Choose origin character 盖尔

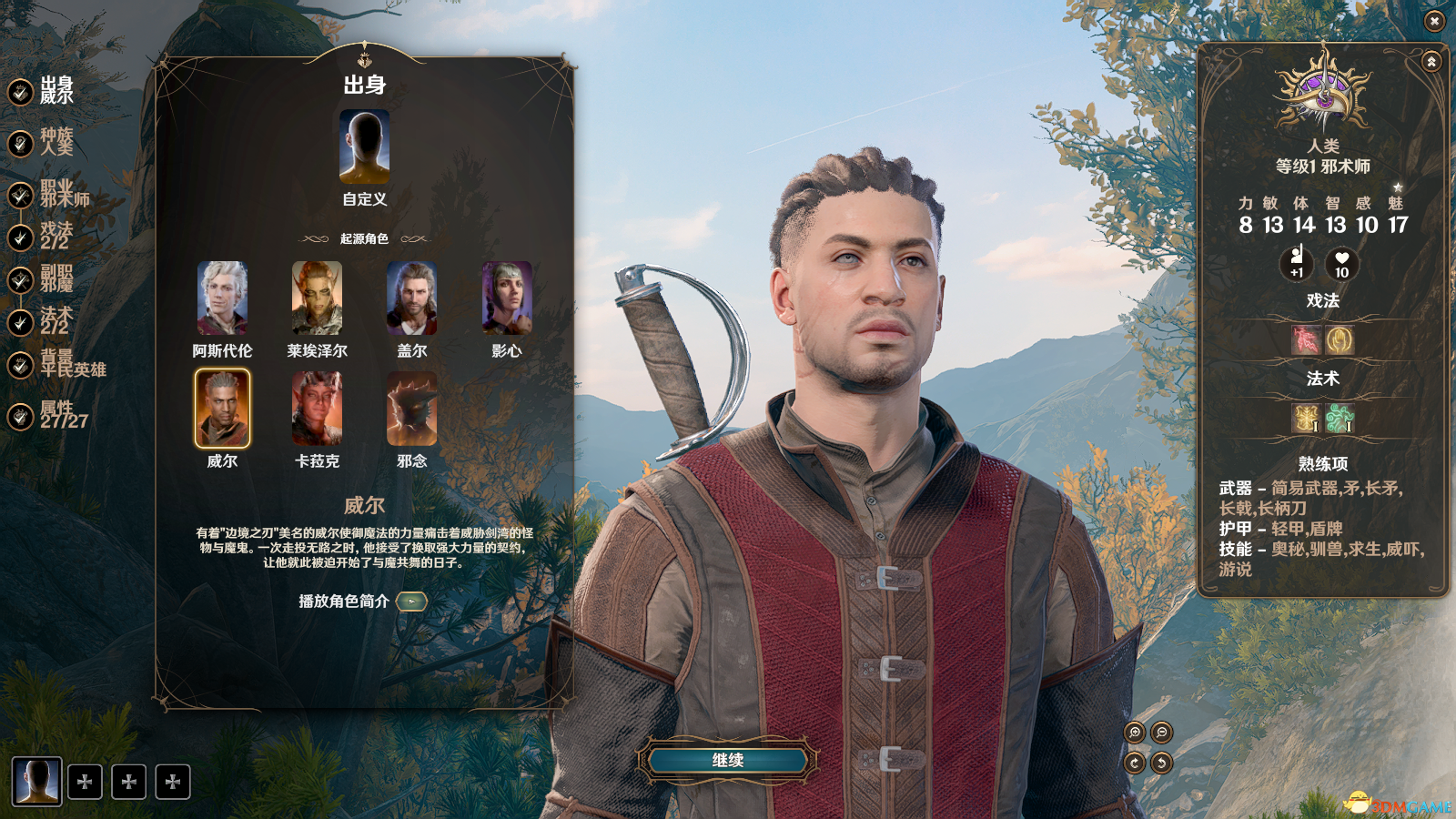click(411, 298)
